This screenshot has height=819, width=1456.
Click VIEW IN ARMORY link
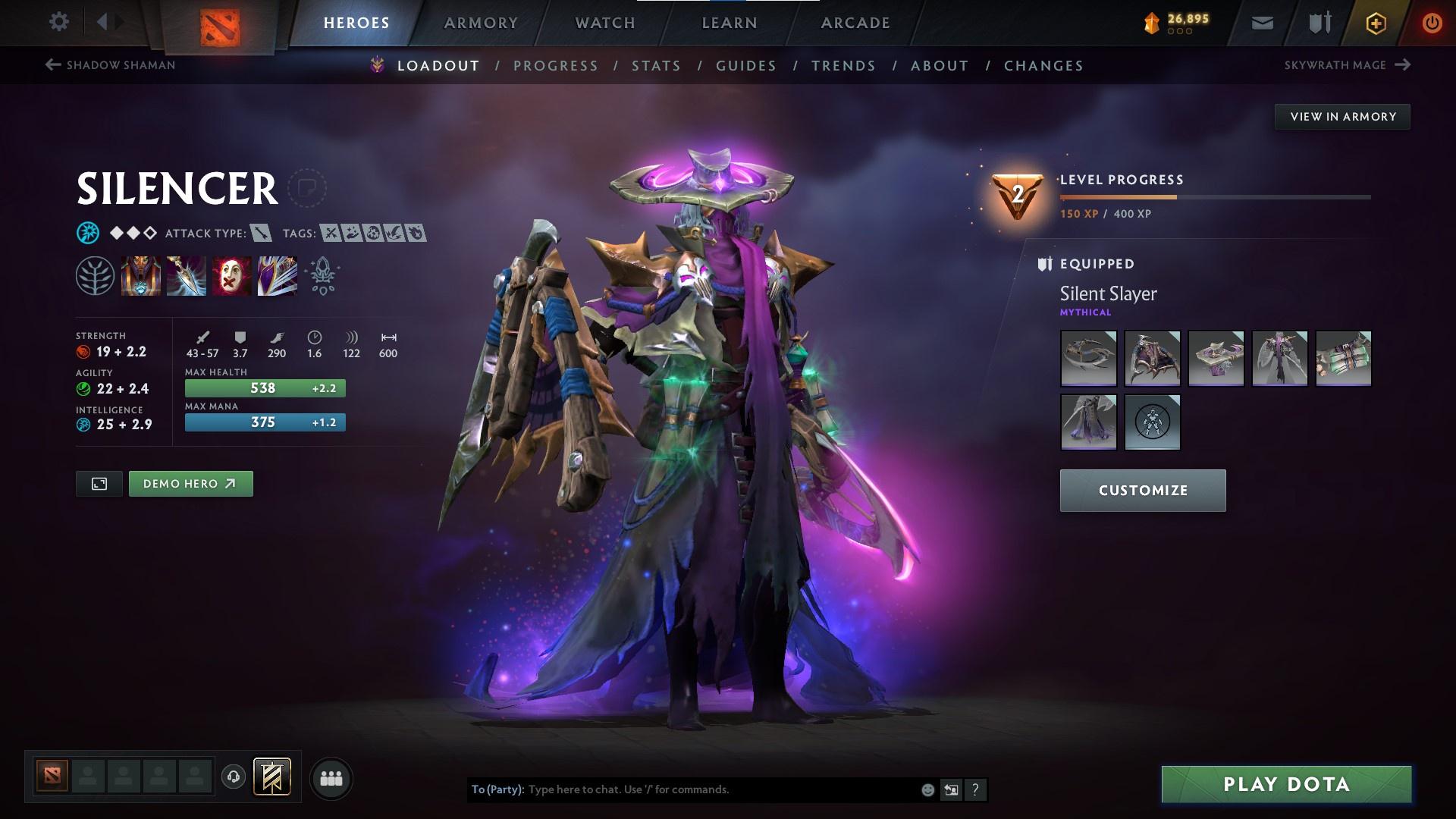pyautogui.click(x=1343, y=116)
